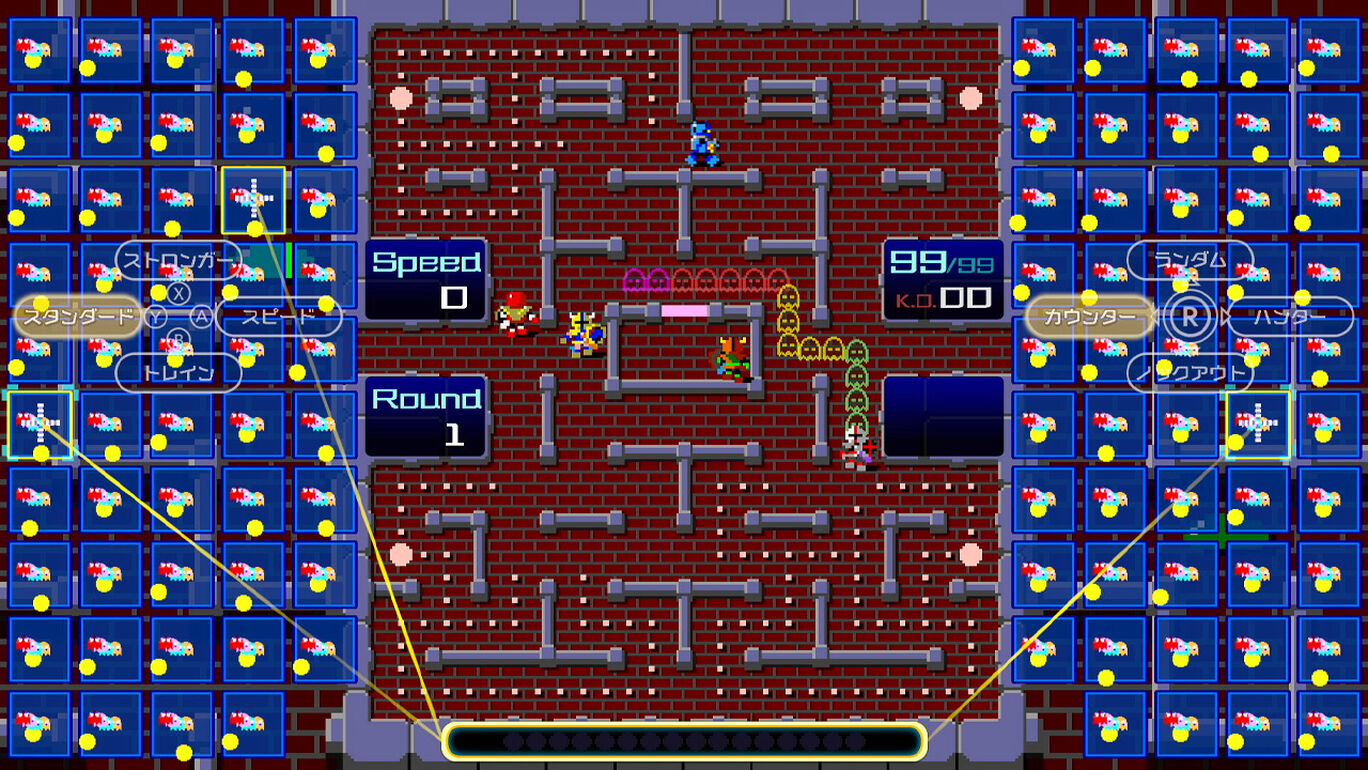The height and width of the screenshot is (770, 1368).
Task: Click the ストロンガー (Stronger) strategy button
Action: point(177,258)
